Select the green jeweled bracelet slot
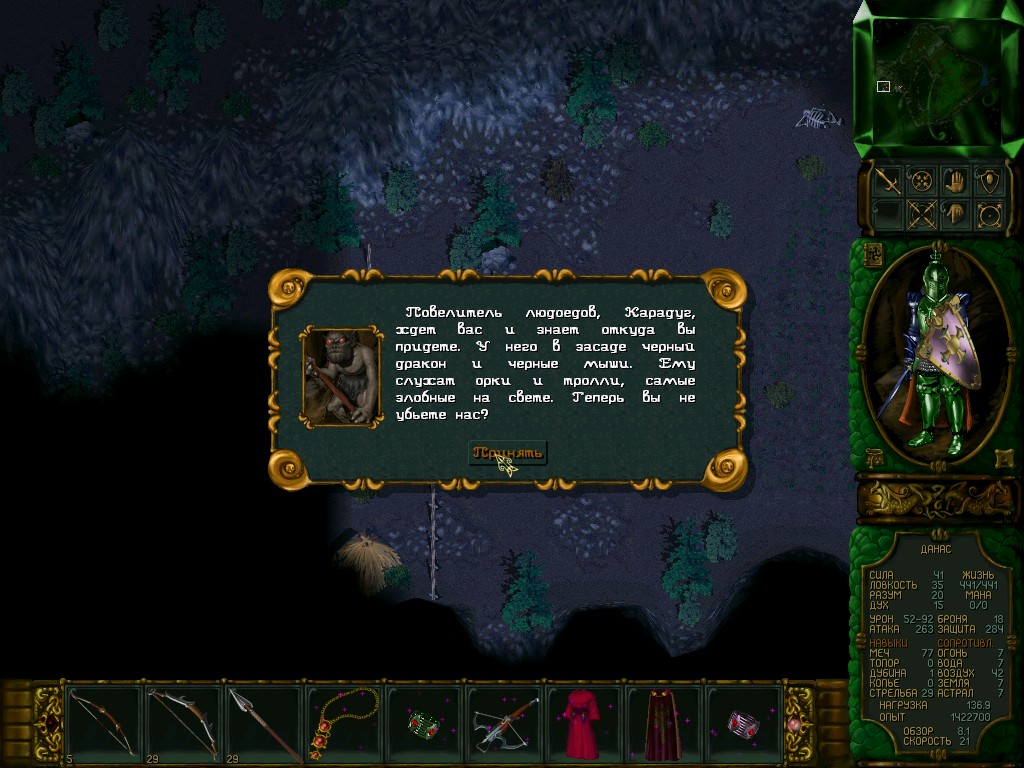The width and height of the screenshot is (1024, 768). point(423,722)
